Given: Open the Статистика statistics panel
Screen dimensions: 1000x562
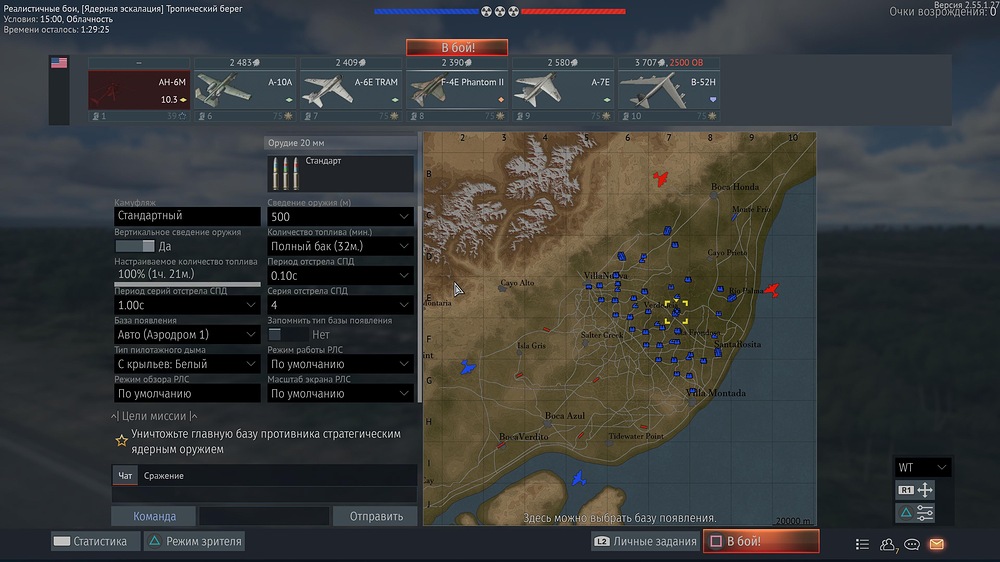Looking at the screenshot, I should tap(90, 542).
